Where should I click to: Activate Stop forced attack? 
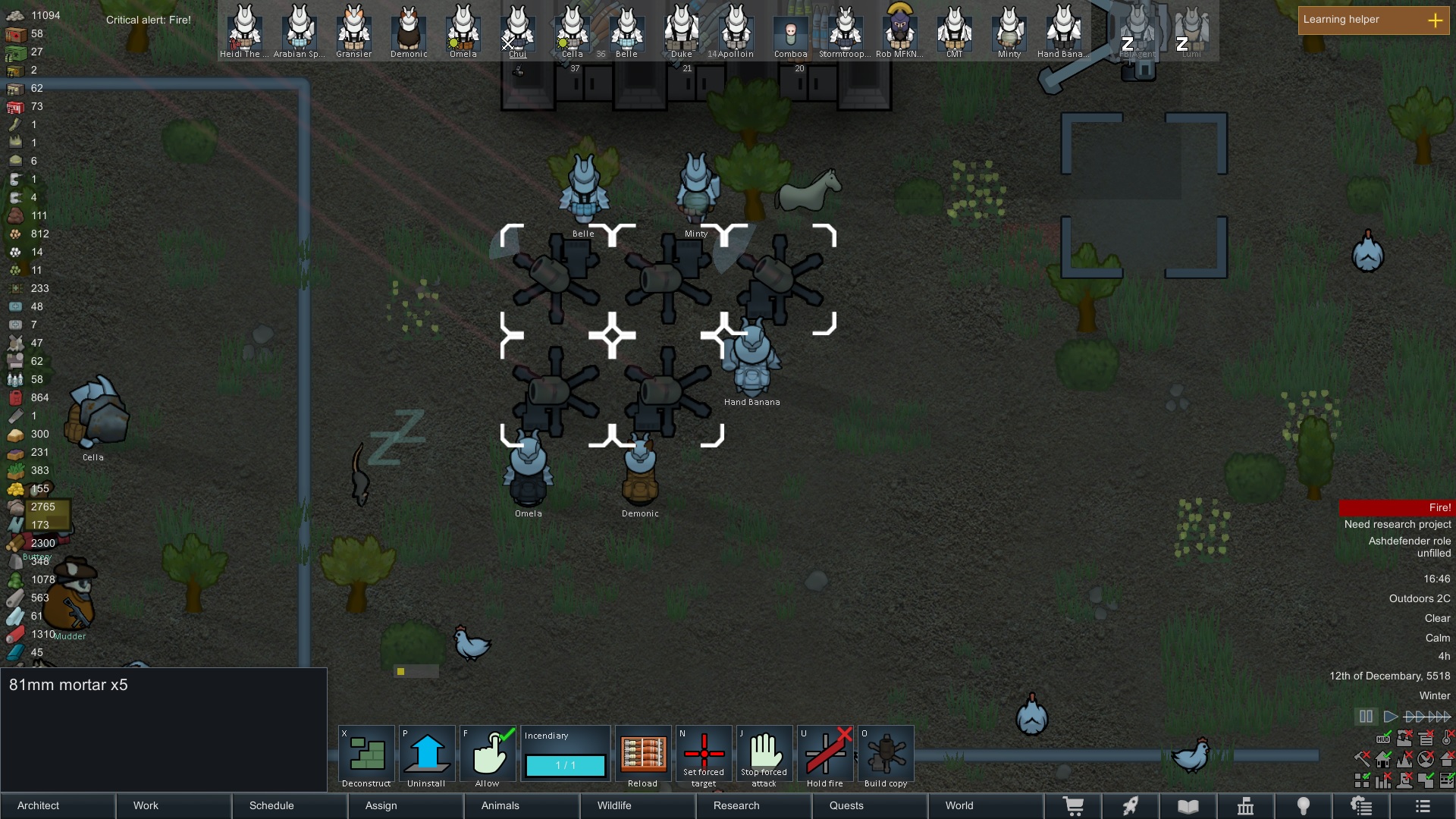(764, 755)
